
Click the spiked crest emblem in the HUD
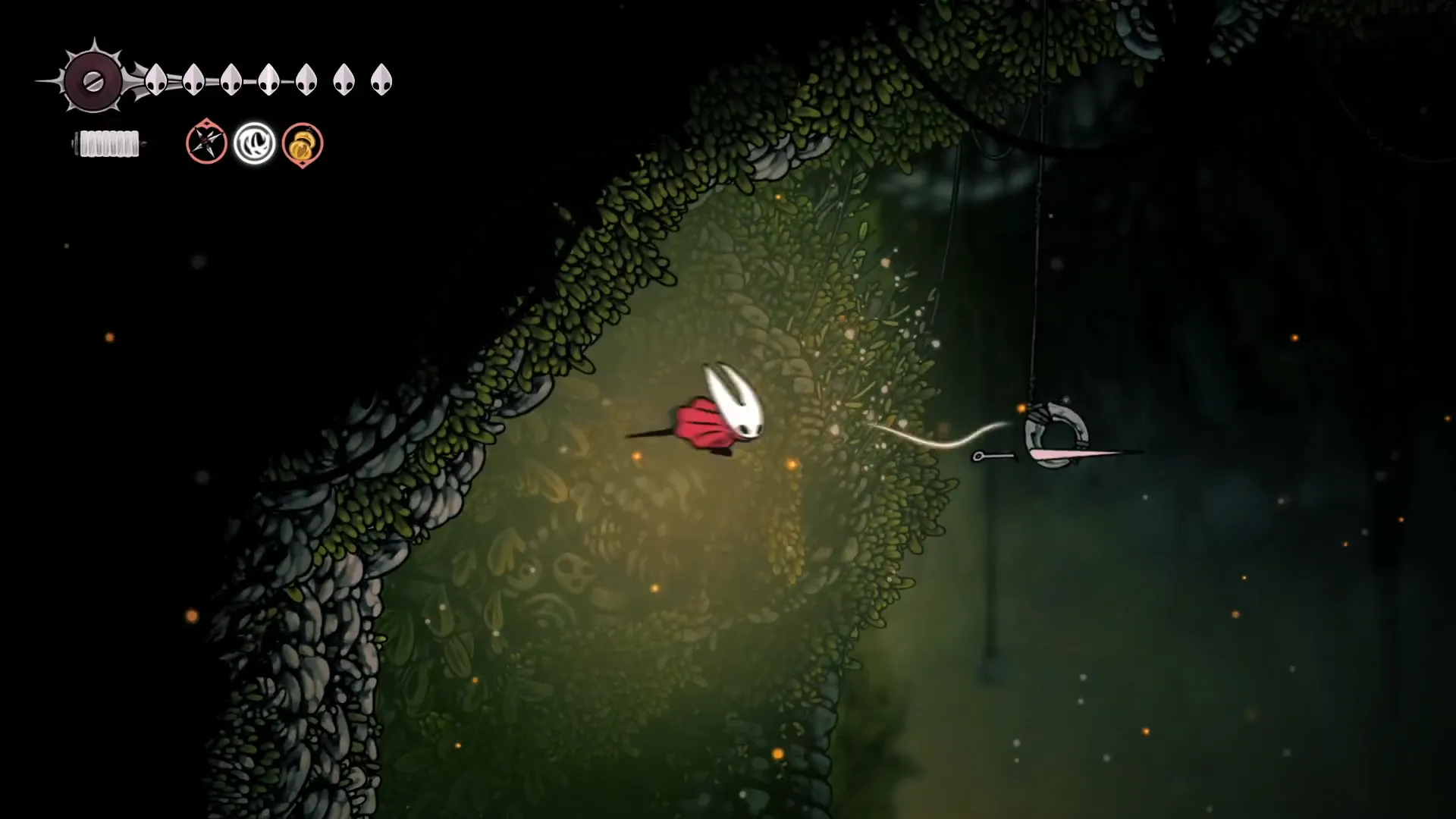pyautogui.click(x=93, y=81)
